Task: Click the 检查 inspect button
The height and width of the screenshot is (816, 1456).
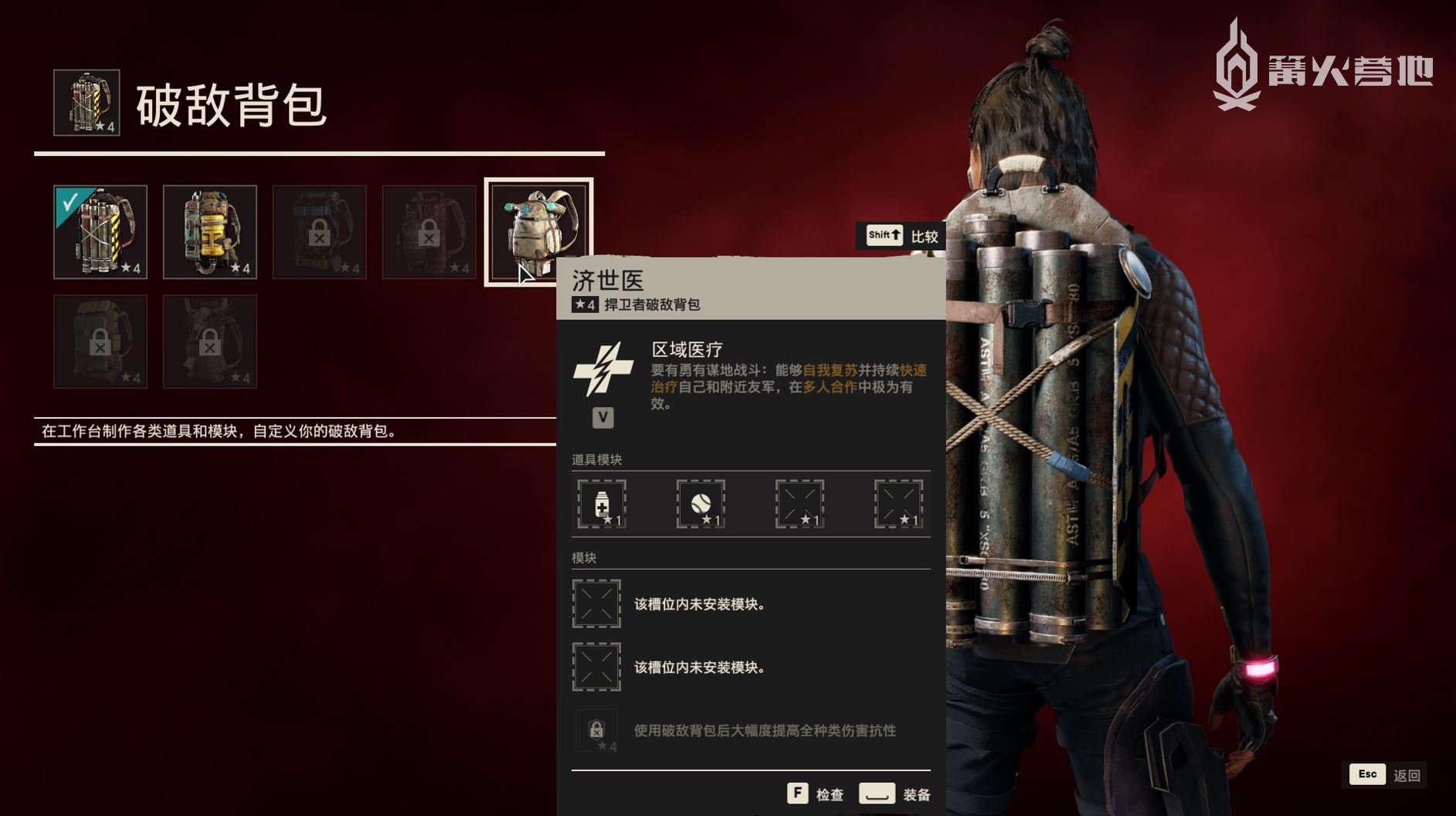Action: (816, 794)
